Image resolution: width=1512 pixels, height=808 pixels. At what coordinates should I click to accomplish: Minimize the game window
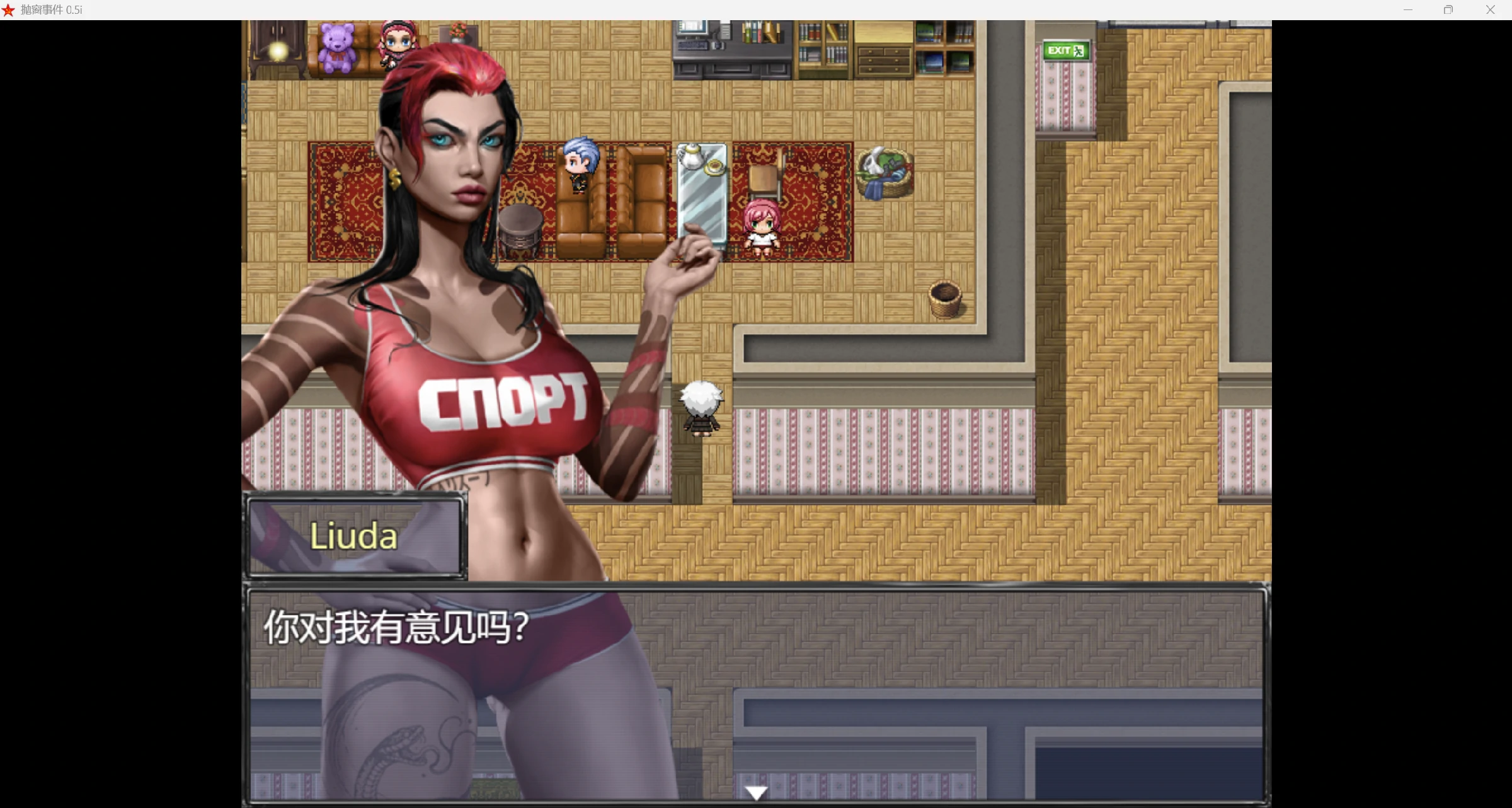pos(1408,10)
